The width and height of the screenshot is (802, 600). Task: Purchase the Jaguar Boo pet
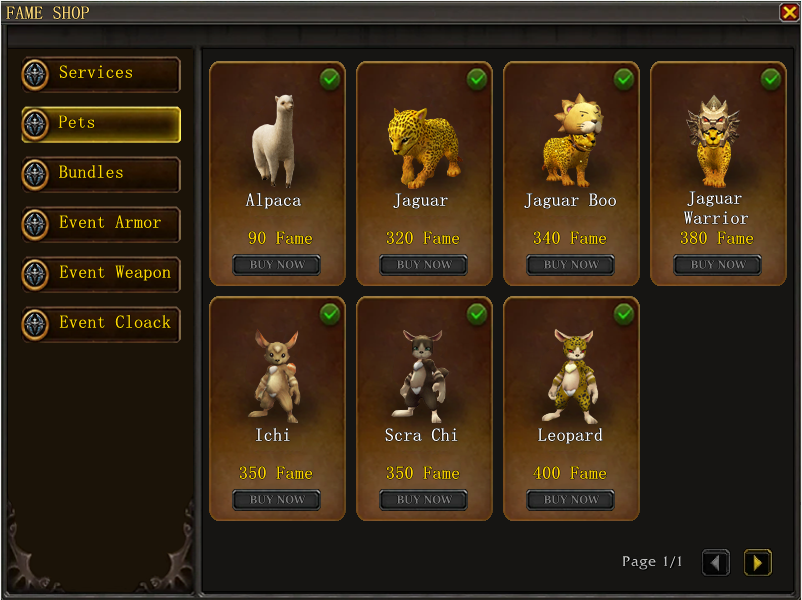click(571, 265)
